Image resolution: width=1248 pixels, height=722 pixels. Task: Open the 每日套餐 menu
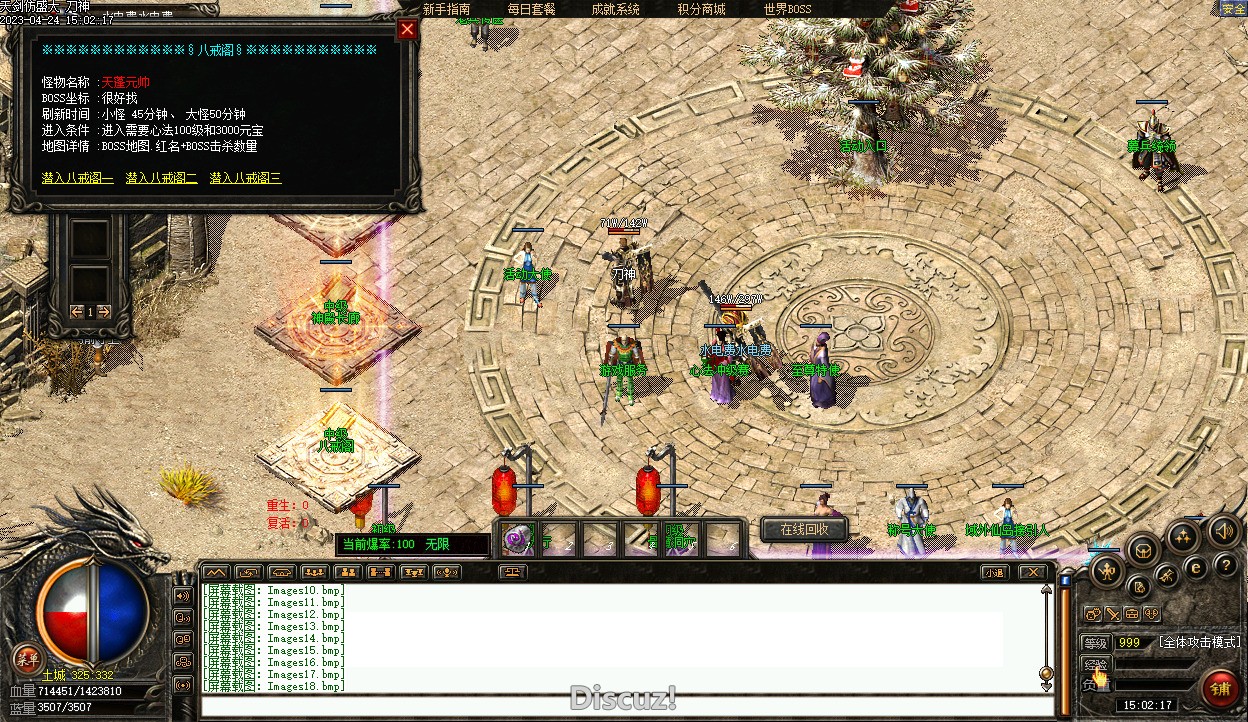click(x=531, y=9)
